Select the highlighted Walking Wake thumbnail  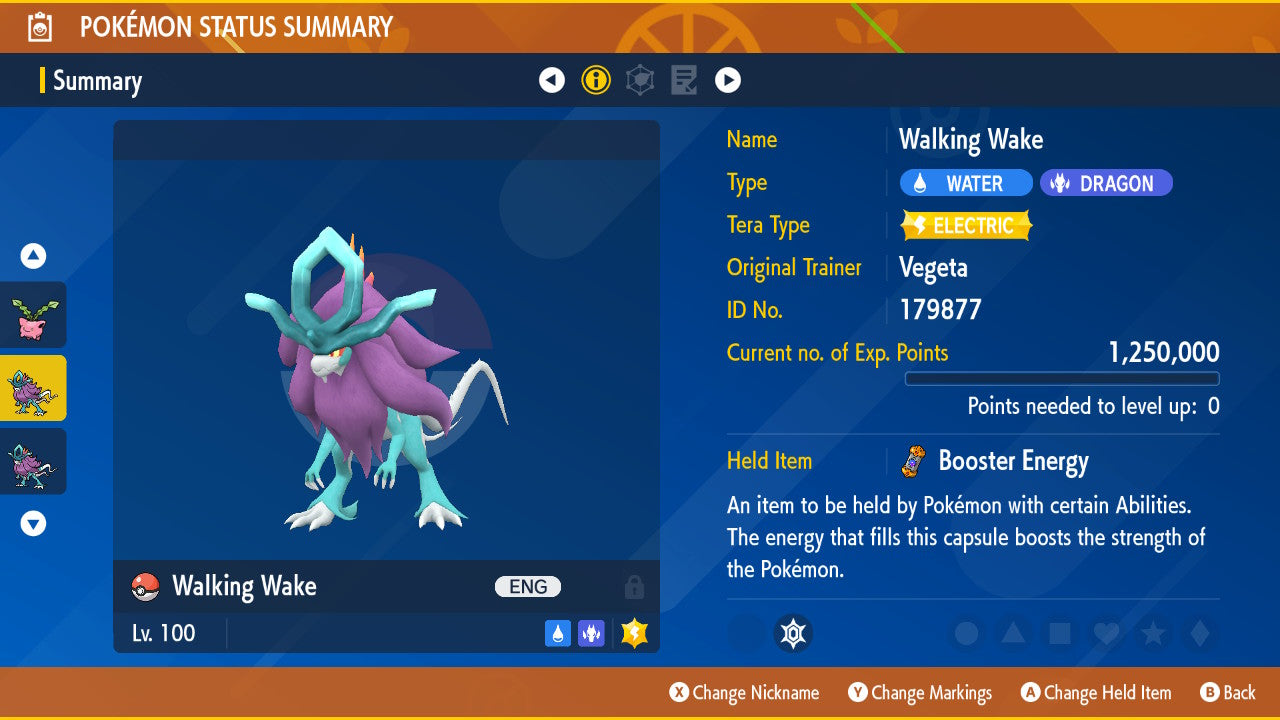[x=33, y=388]
